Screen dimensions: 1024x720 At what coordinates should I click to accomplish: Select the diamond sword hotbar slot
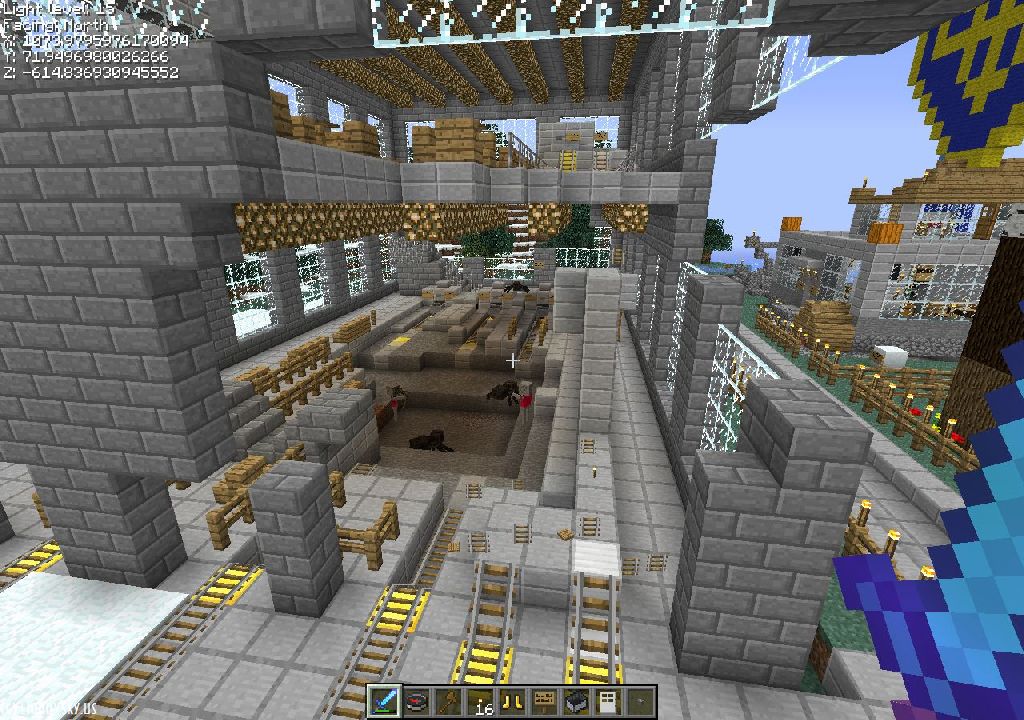point(386,701)
